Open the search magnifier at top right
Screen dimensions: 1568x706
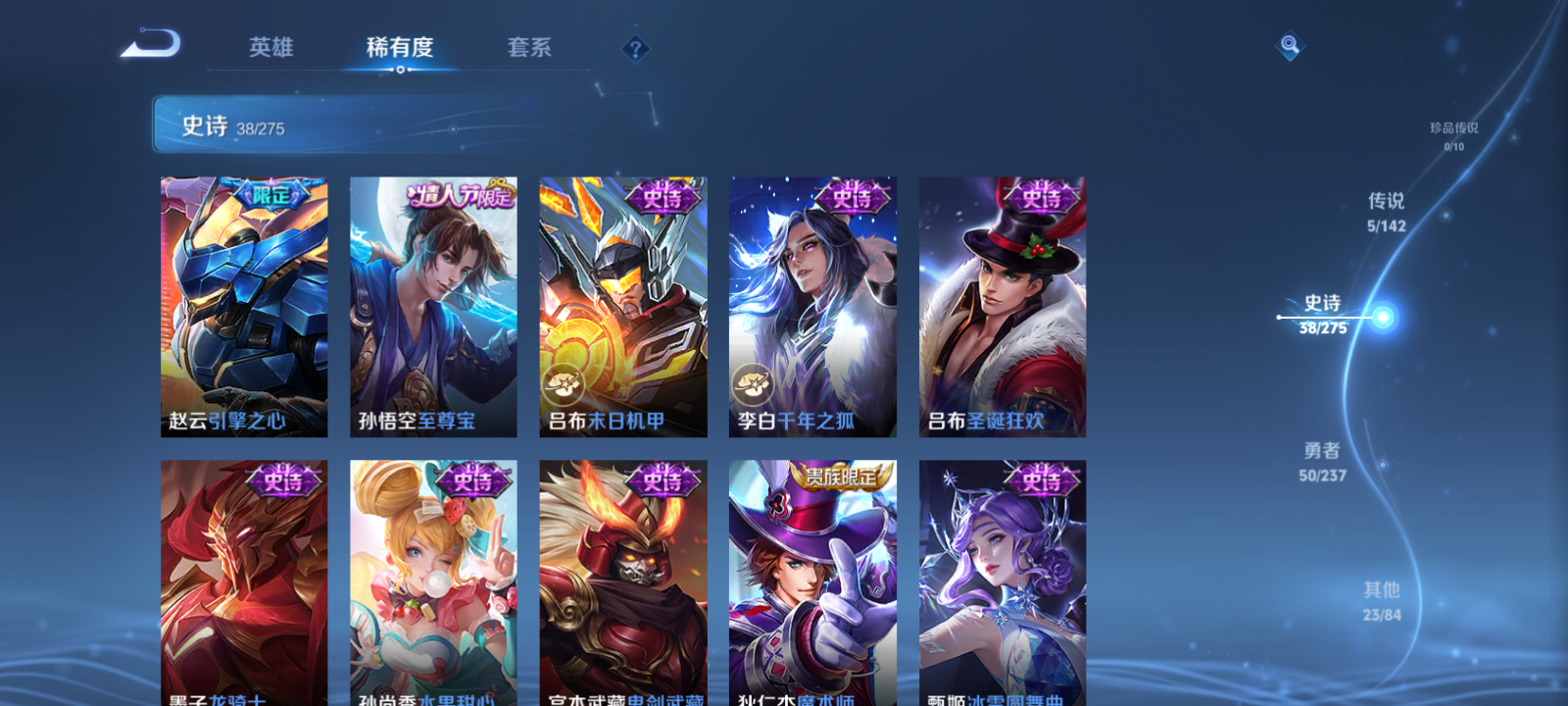[1289, 43]
